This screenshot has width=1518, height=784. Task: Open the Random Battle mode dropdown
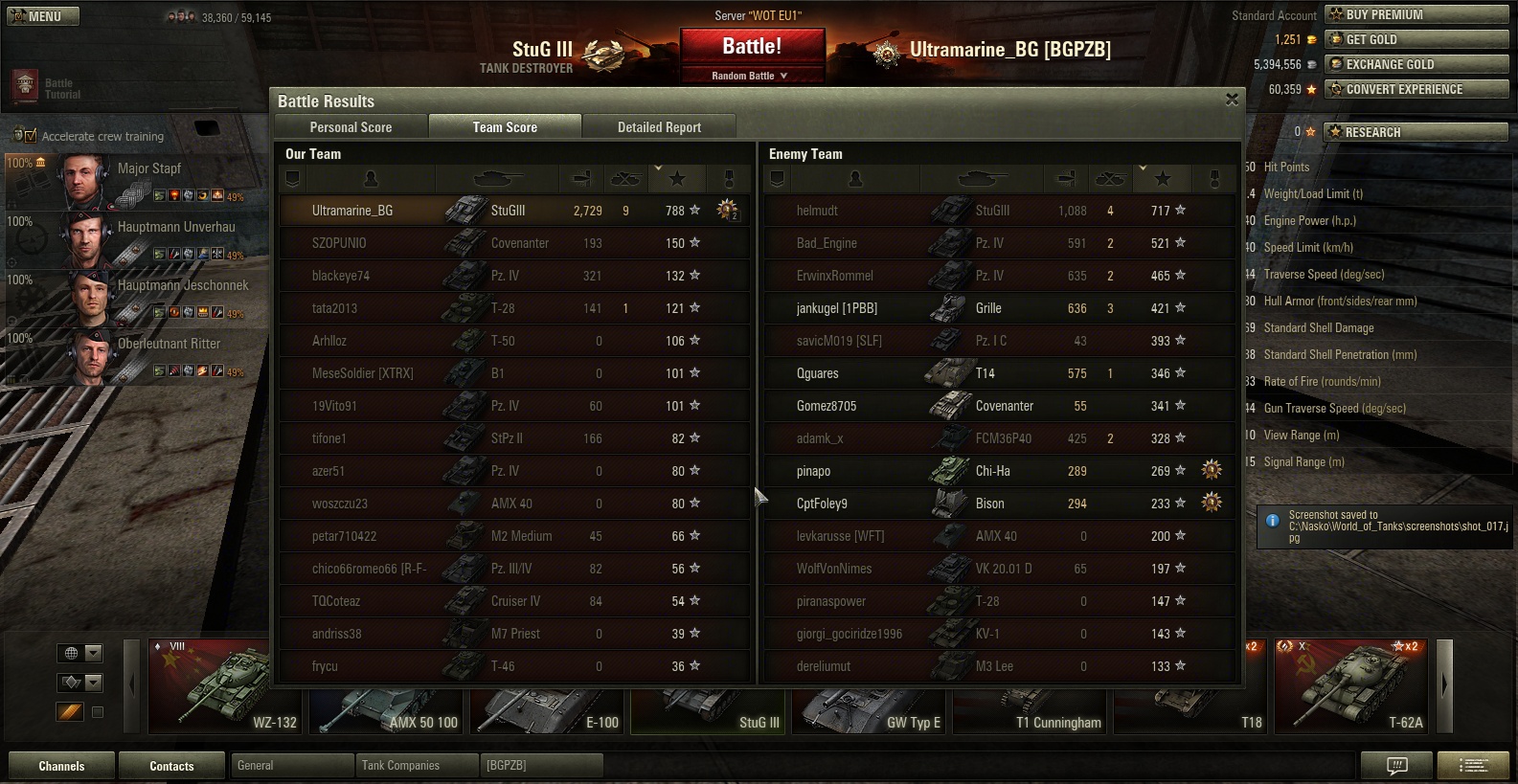click(x=751, y=76)
